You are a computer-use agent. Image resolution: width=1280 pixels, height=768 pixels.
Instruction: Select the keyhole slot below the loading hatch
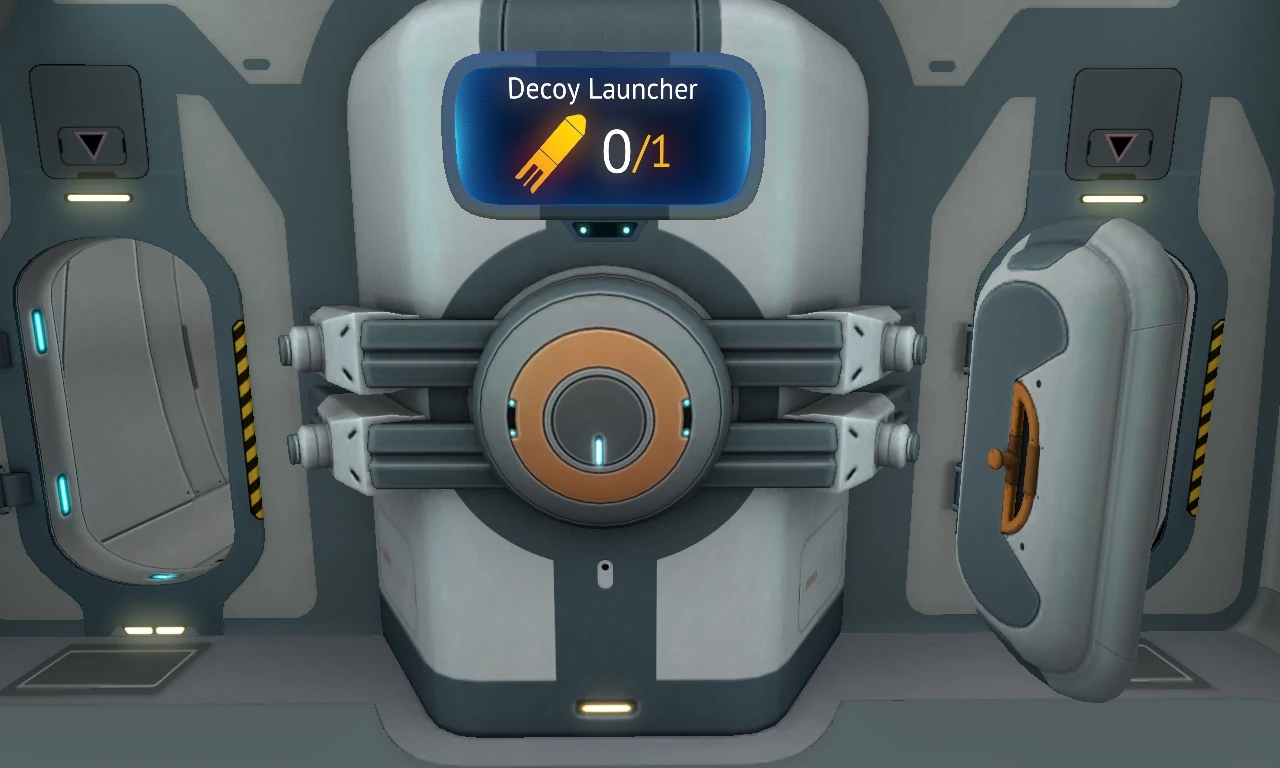coord(605,573)
